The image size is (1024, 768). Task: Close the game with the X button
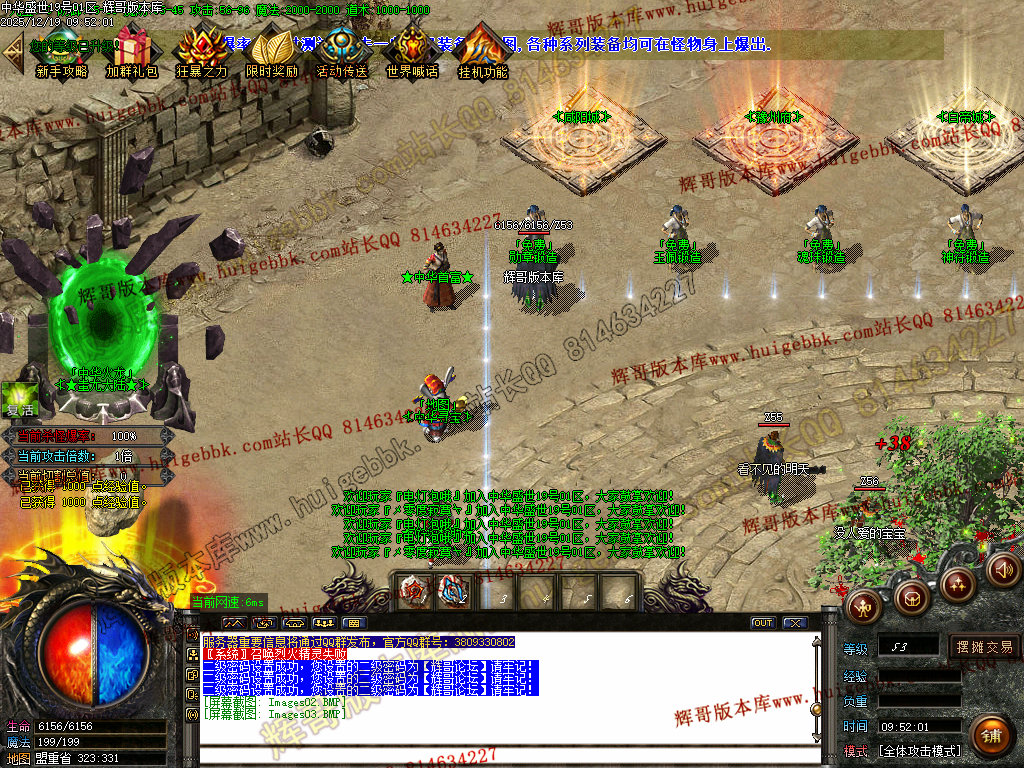795,623
